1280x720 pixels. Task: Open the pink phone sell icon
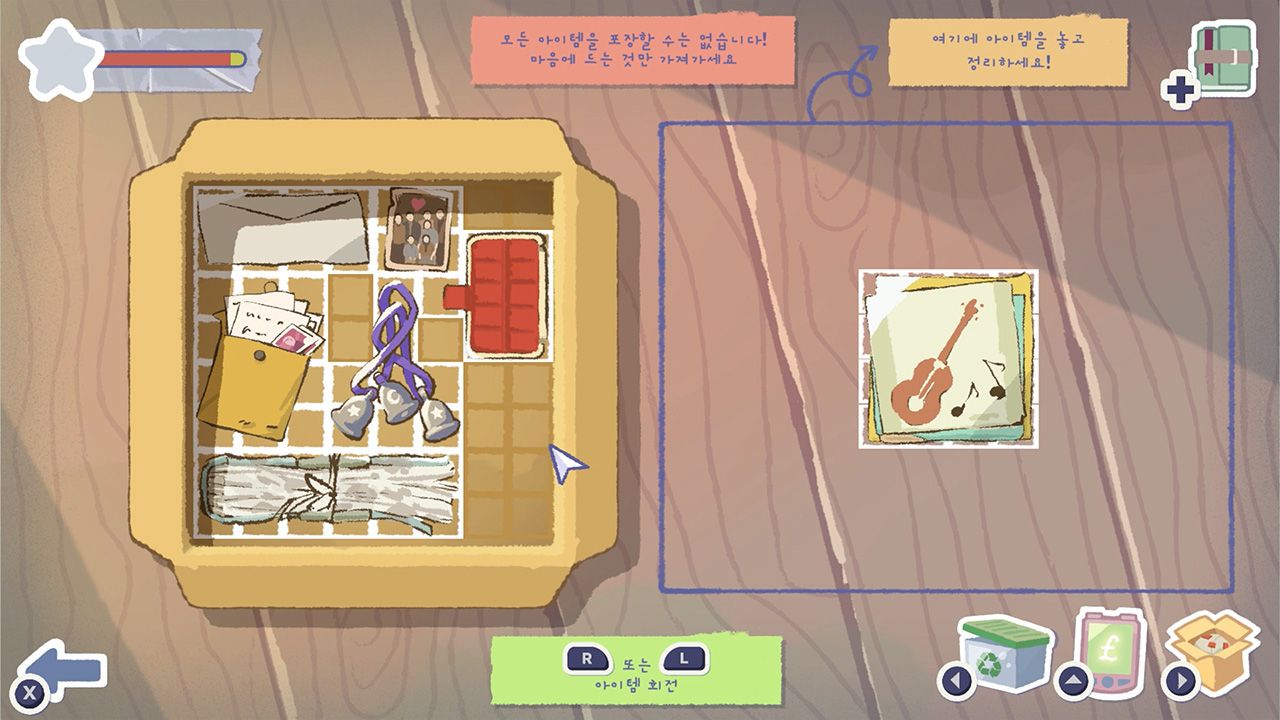[1107, 651]
